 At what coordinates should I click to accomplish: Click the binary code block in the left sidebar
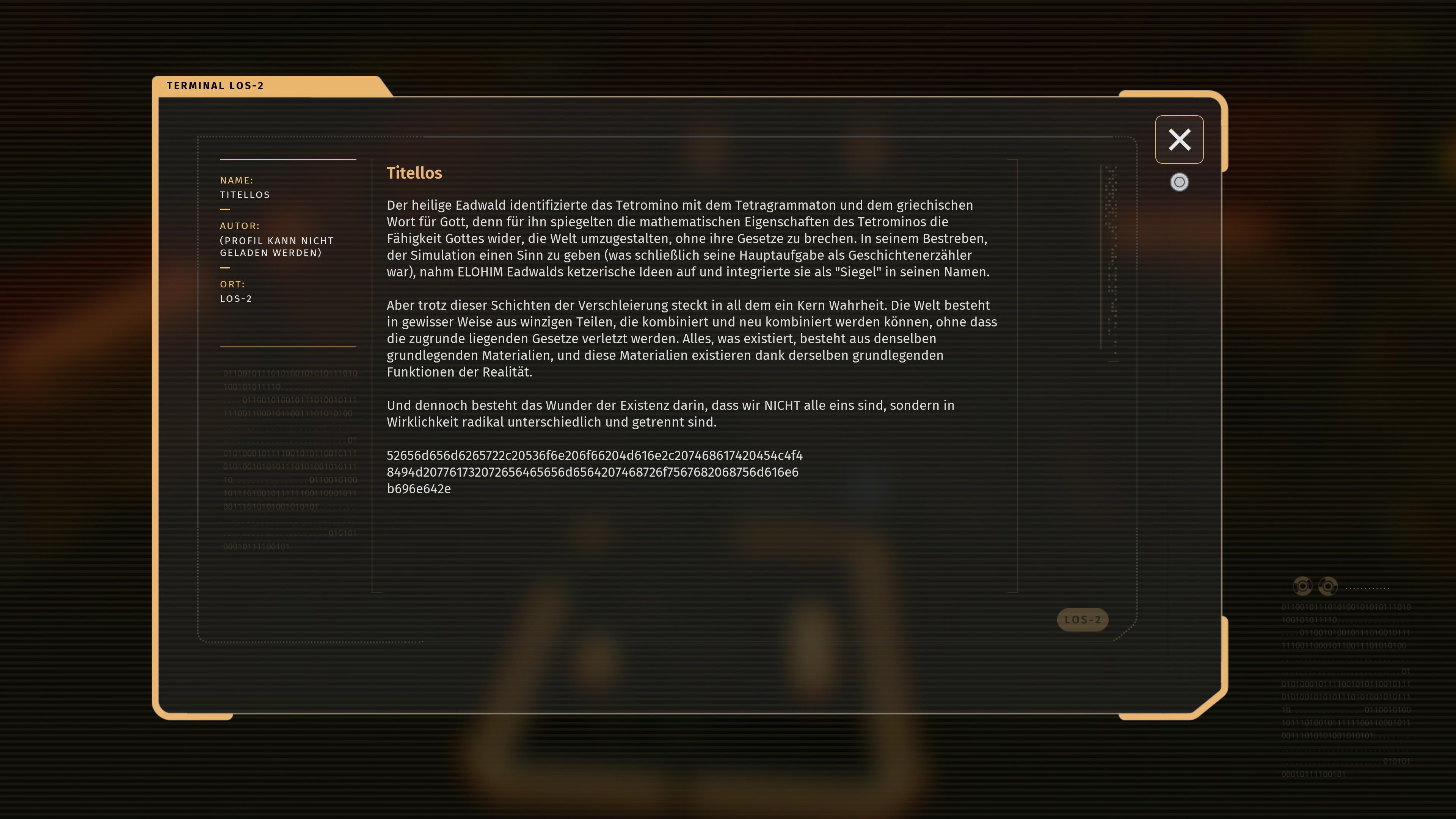point(288,458)
